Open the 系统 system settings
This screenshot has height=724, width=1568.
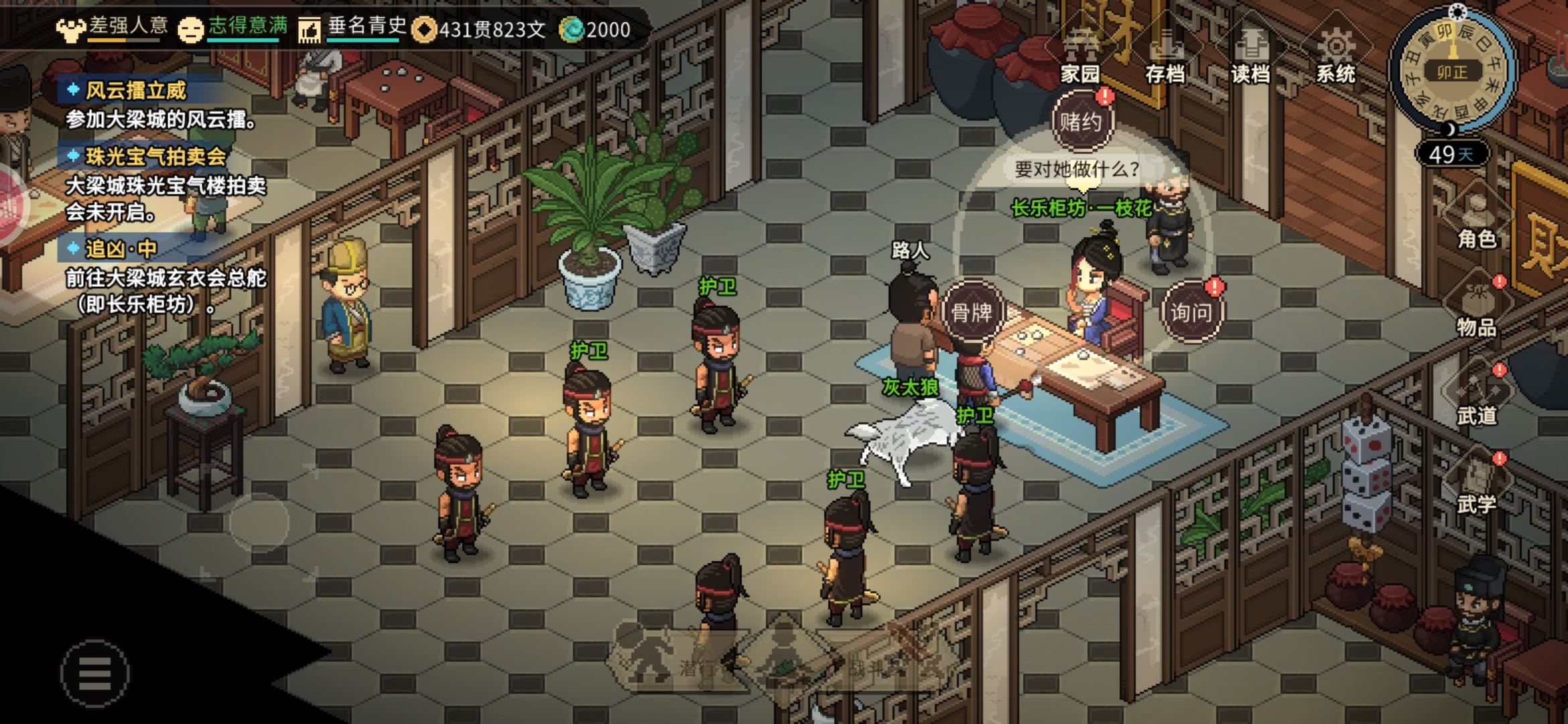tap(1335, 55)
